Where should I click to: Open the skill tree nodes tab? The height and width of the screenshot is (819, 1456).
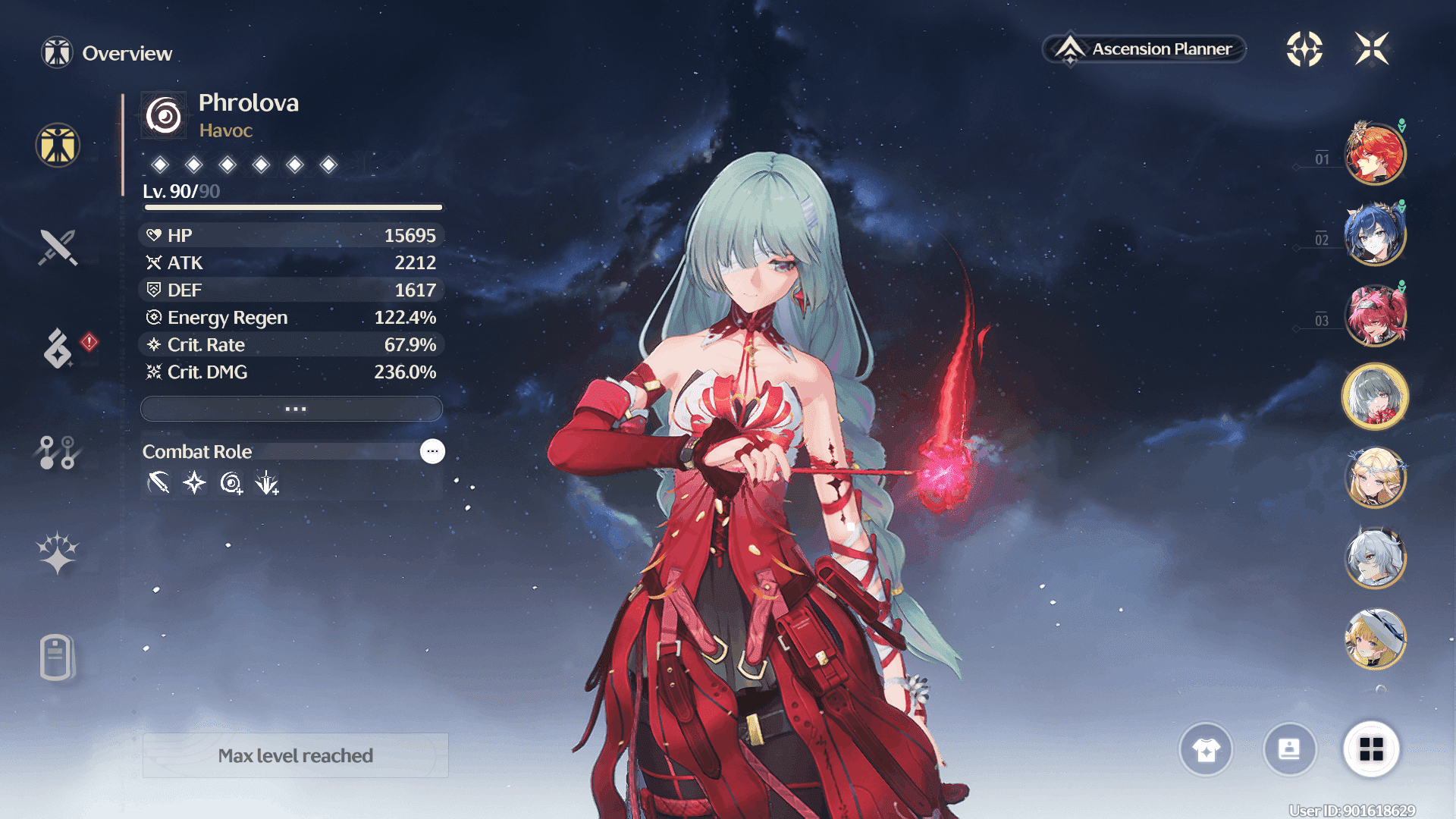coord(57,452)
